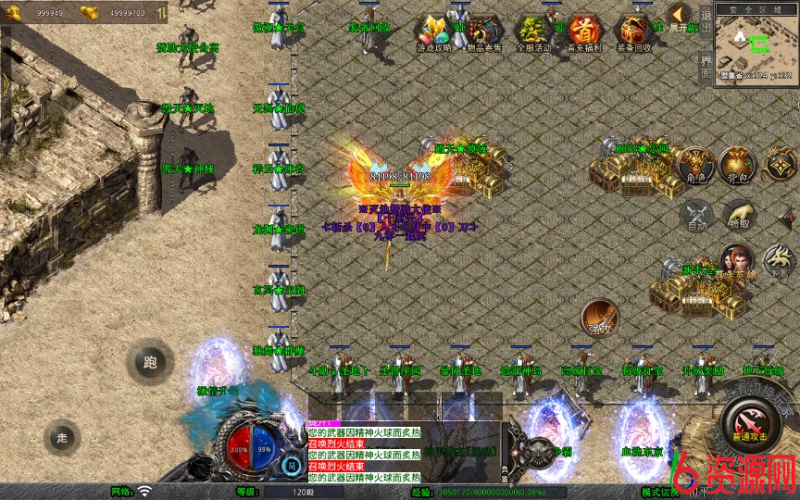The height and width of the screenshot is (500, 800).
Task: Toggle the 自动 auto-battle crossed swords button
Action: [x=696, y=216]
